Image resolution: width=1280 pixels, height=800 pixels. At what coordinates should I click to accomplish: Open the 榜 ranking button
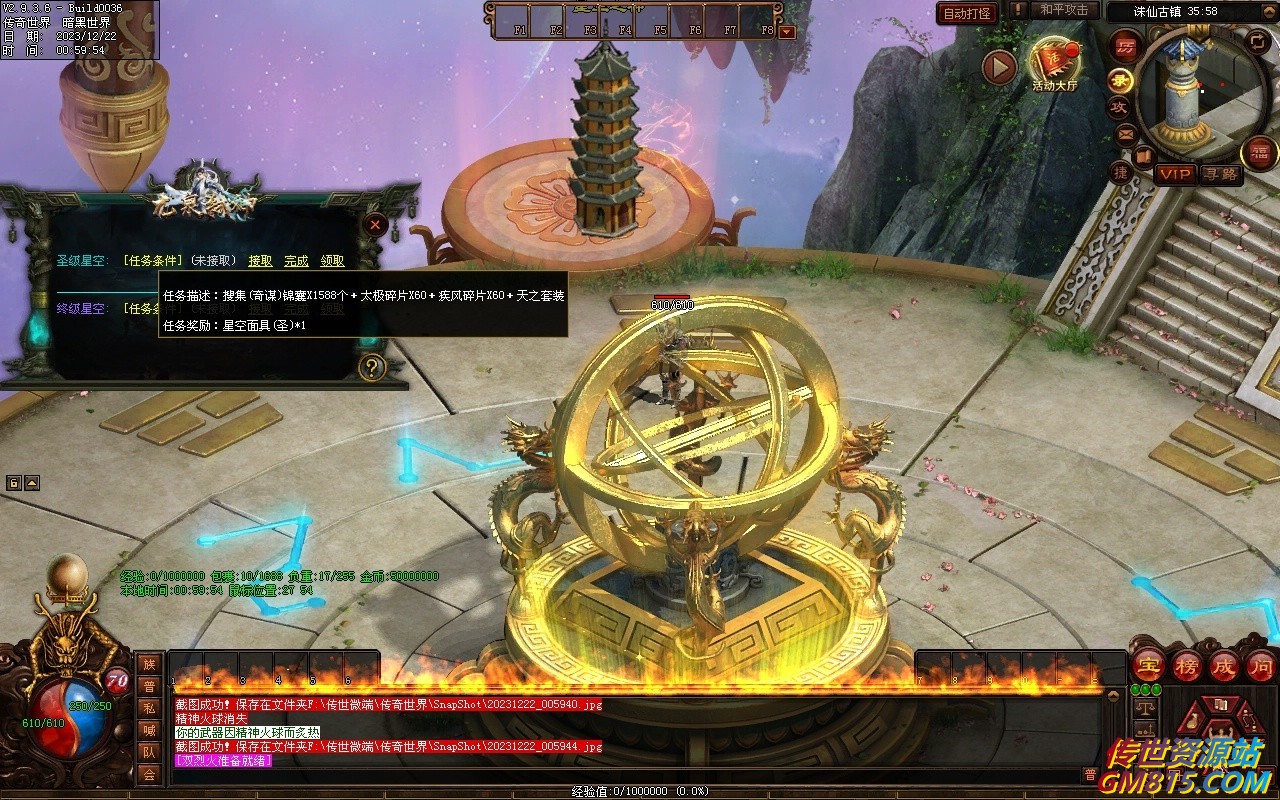click(1186, 665)
